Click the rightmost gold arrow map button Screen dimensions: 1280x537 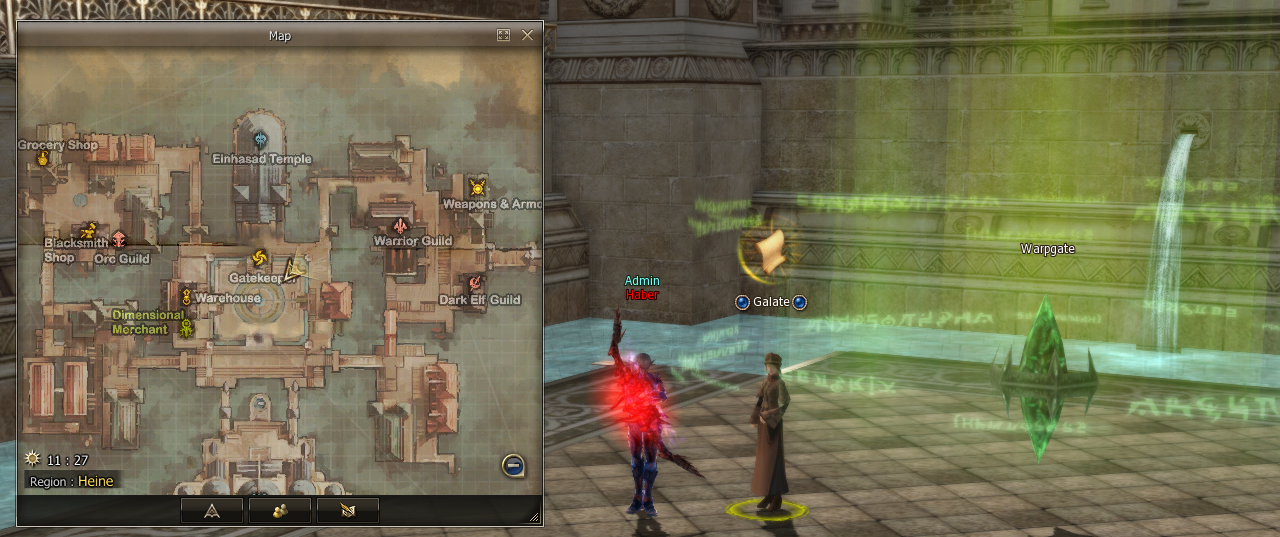point(347,510)
